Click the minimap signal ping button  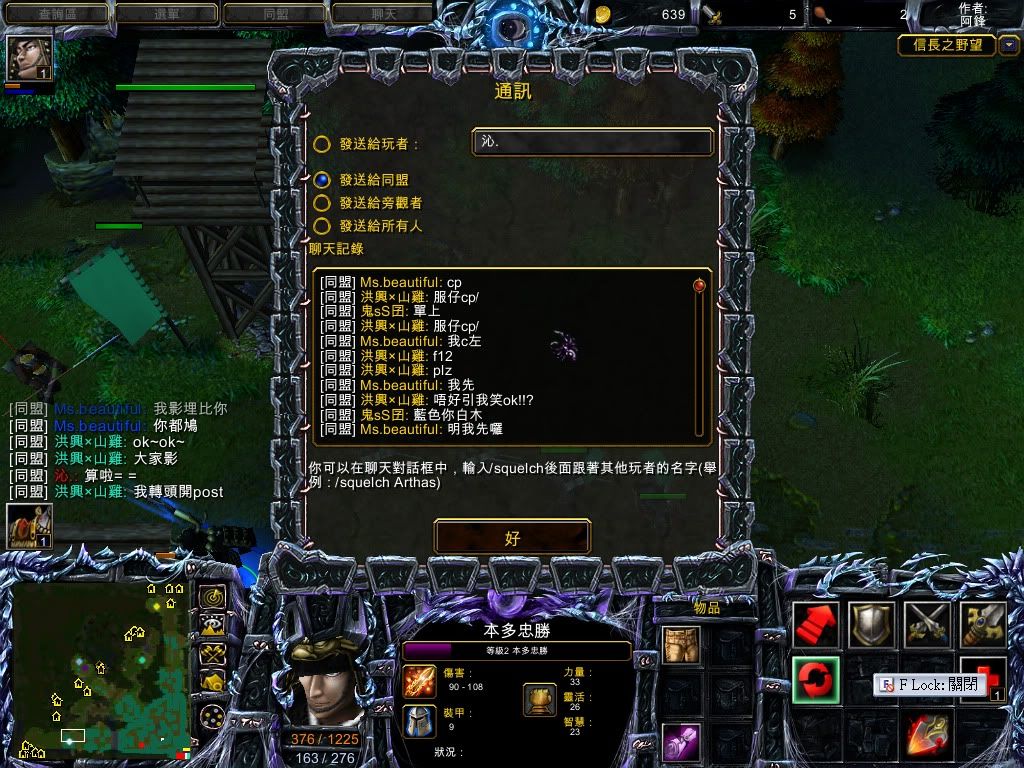click(x=212, y=597)
